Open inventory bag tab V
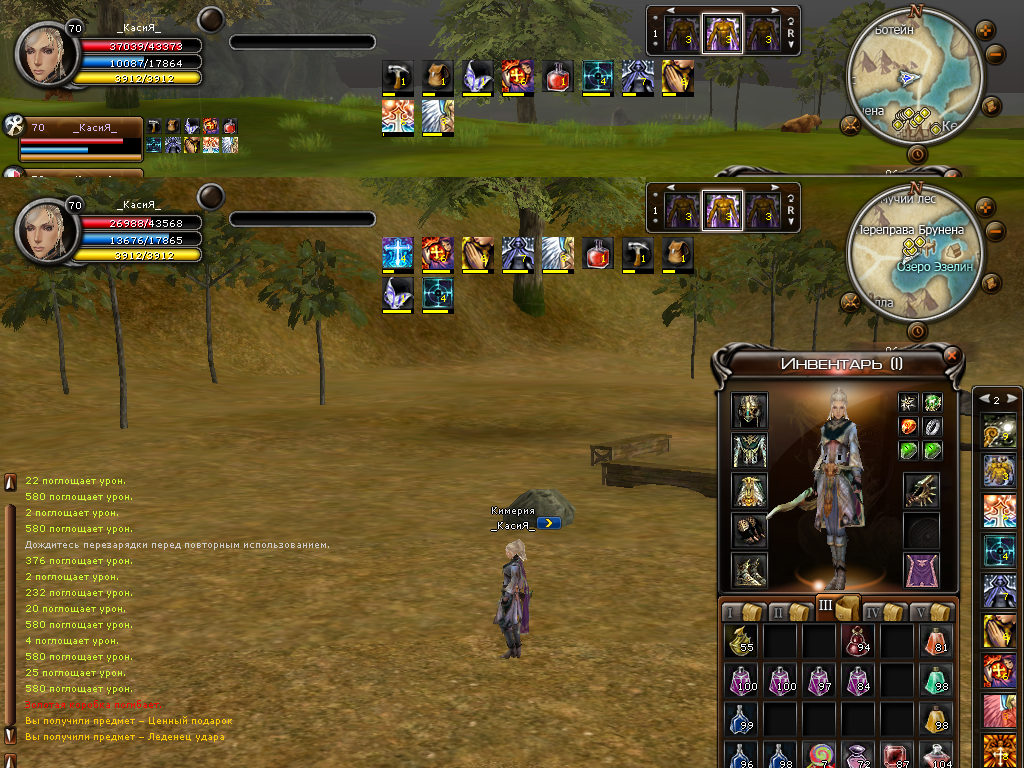Viewport: 1024px width, 768px height. click(929, 611)
